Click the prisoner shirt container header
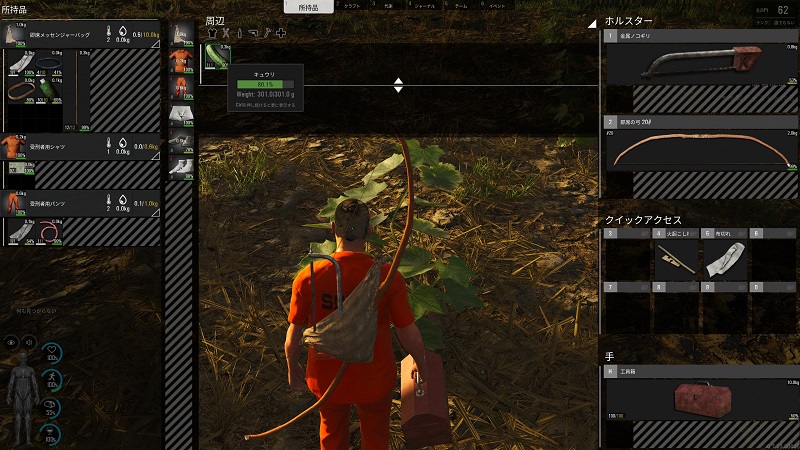Image resolution: width=800 pixels, height=450 pixels. pos(82,144)
